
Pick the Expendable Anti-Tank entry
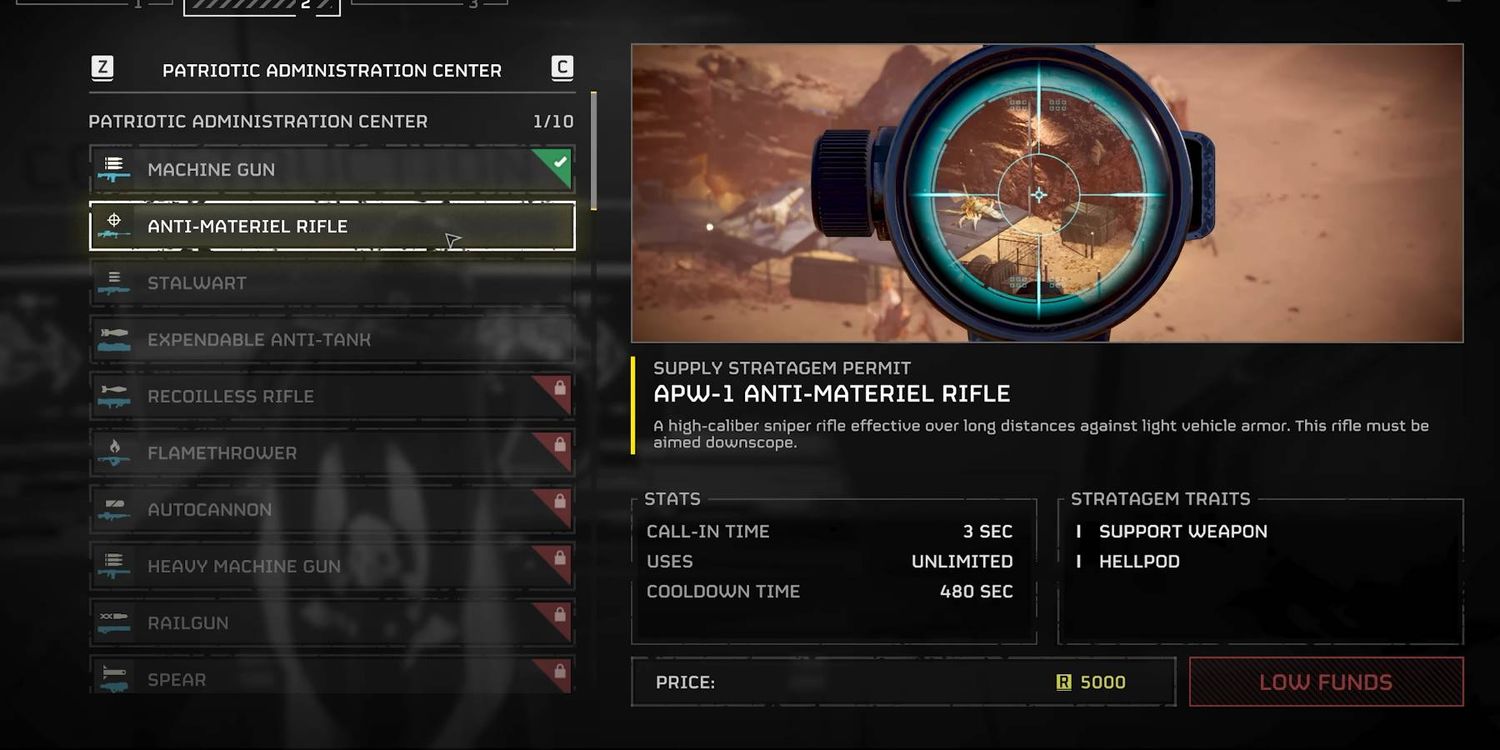[331, 340]
